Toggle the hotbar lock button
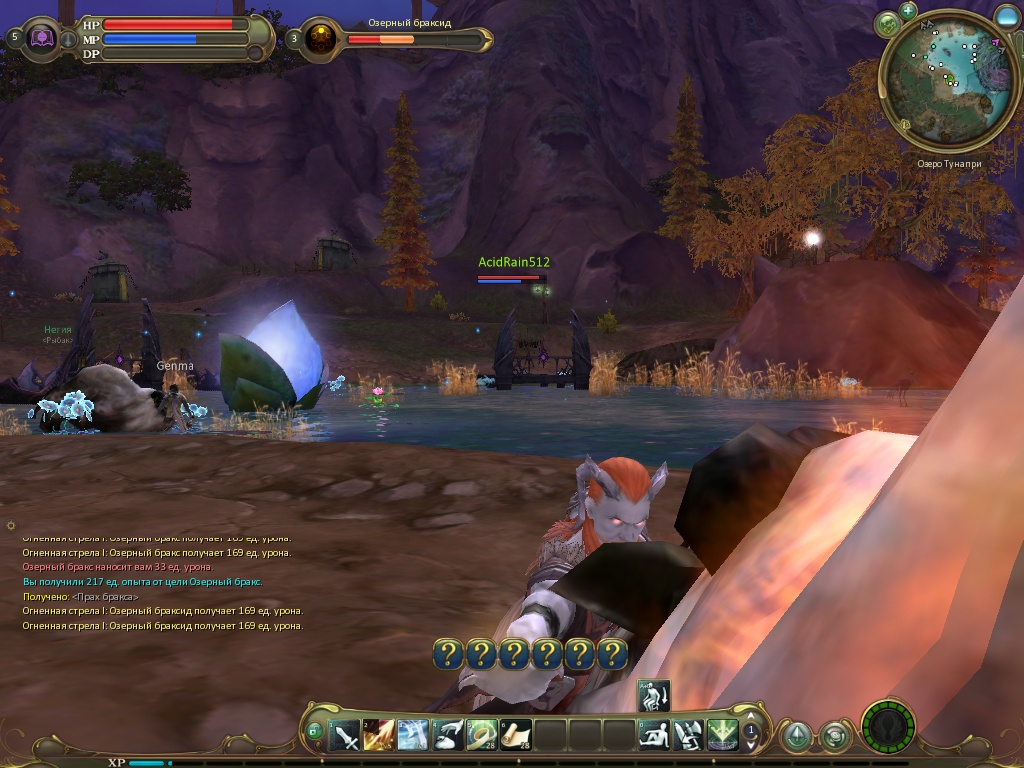 tap(314, 732)
